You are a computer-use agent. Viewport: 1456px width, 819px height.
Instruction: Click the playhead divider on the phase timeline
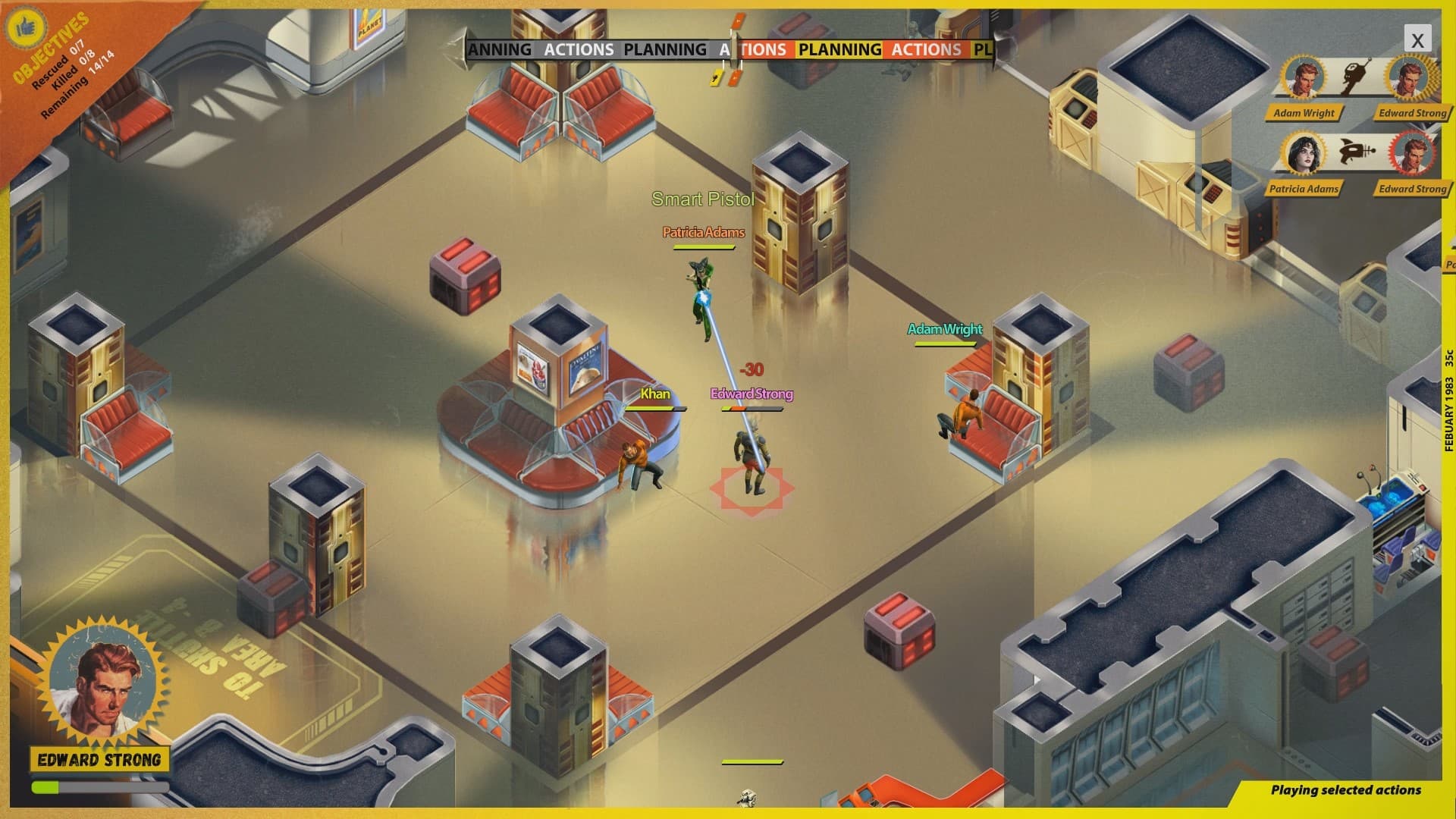733,47
